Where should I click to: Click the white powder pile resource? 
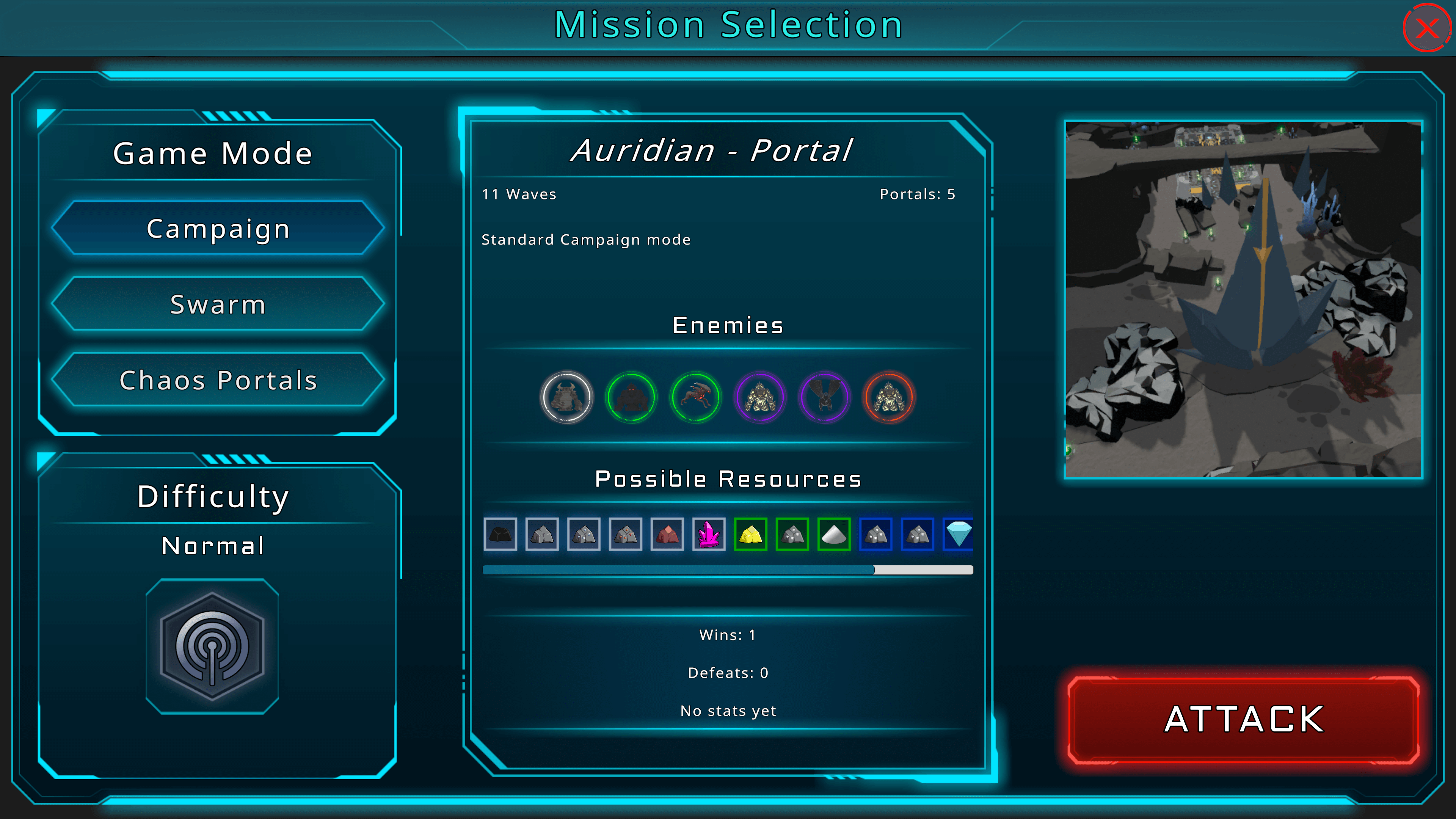coord(834,534)
